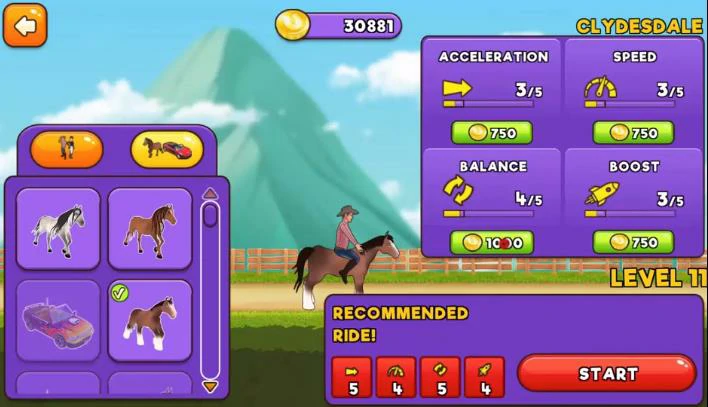Choose the brown horse tile
This screenshot has height=407, width=708.
point(150,229)
